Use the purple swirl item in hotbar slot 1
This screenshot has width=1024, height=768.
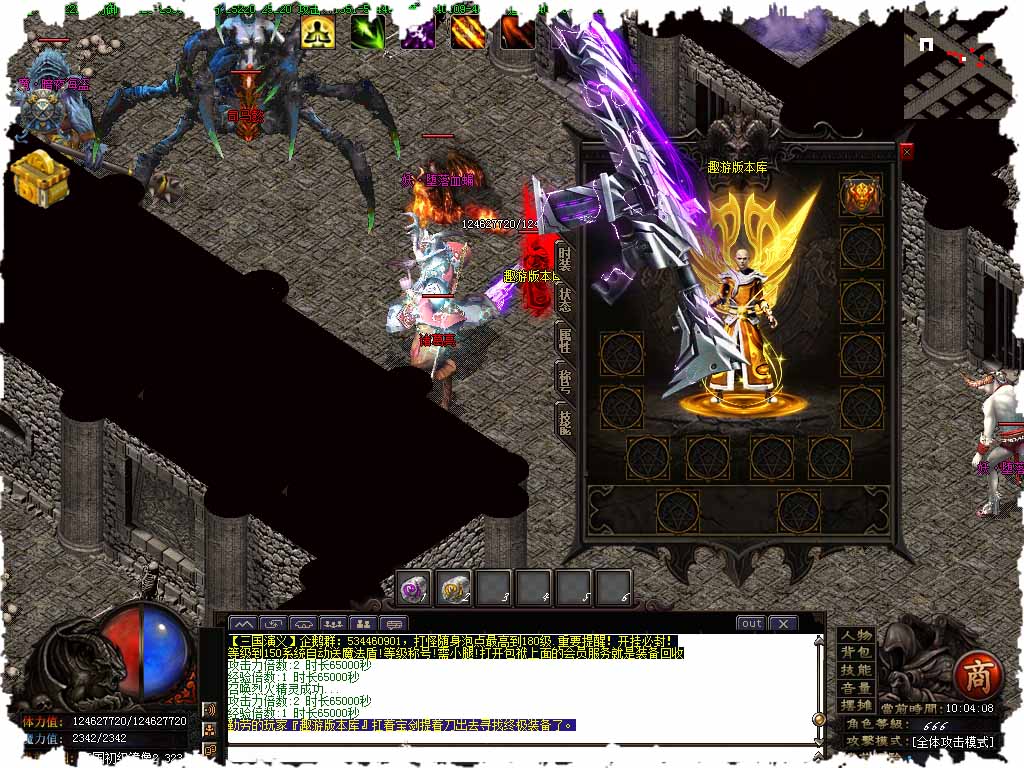(x=414, y=587)
